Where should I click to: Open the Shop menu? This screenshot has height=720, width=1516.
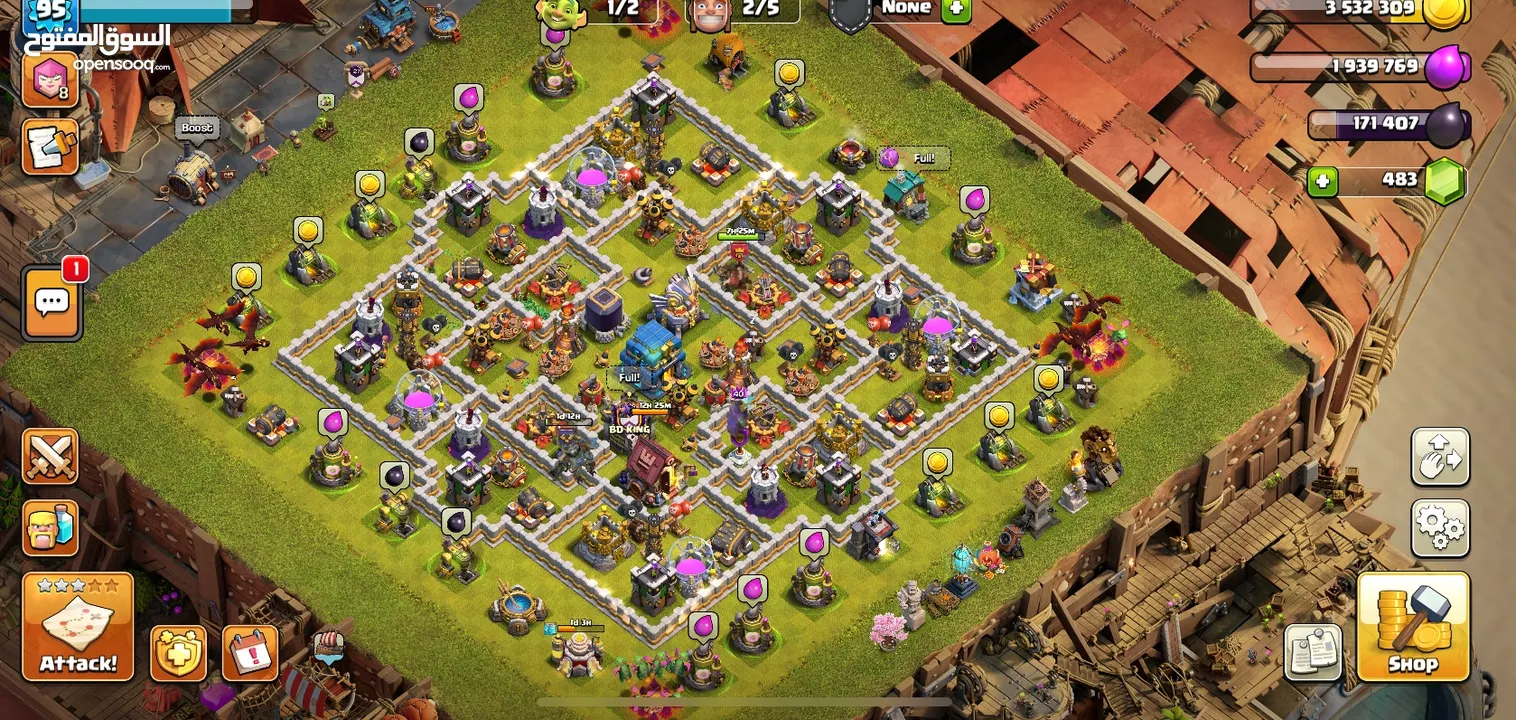point(1412,627)
